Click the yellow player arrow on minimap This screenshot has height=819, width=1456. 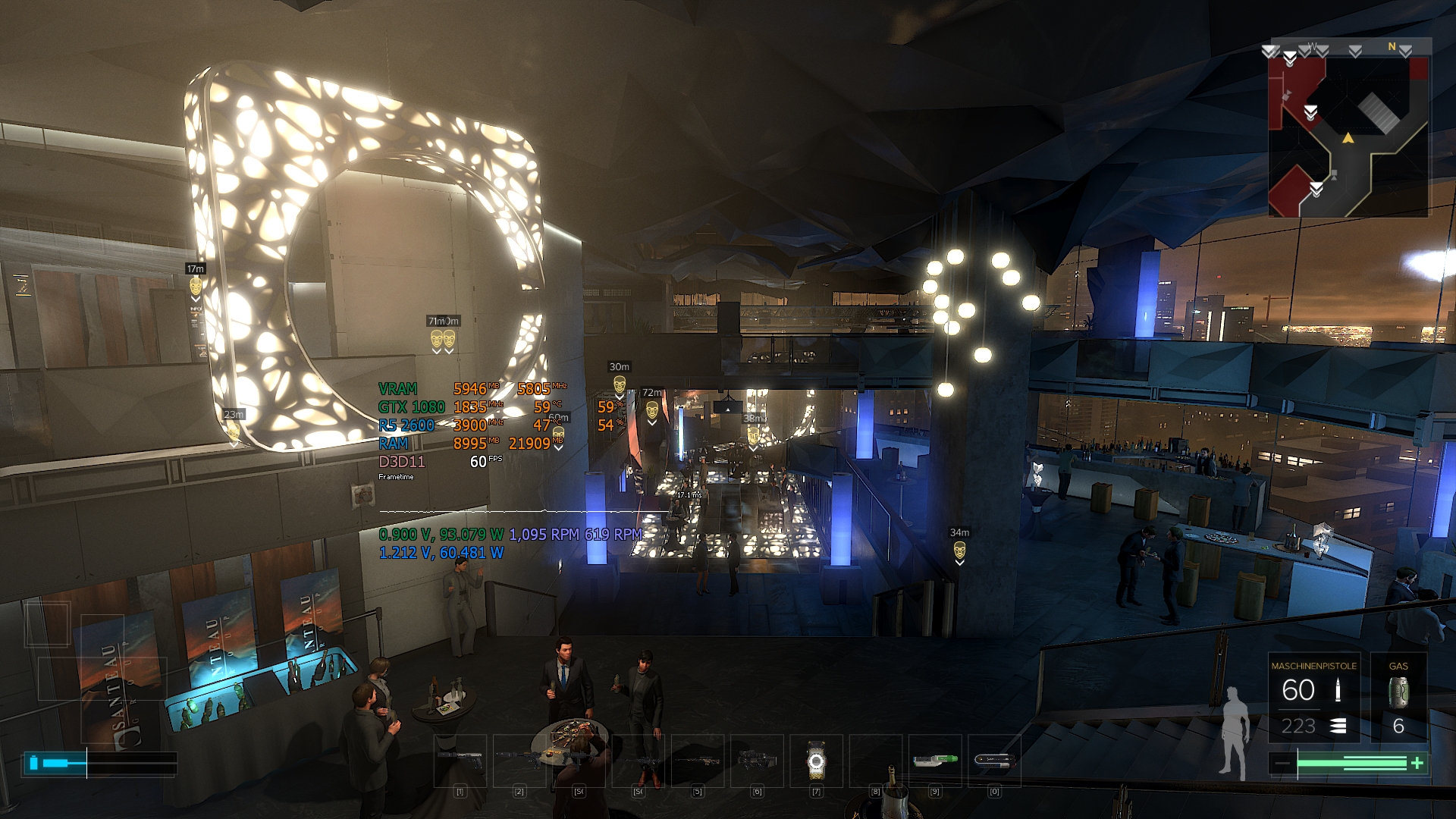pos(1348,138)
